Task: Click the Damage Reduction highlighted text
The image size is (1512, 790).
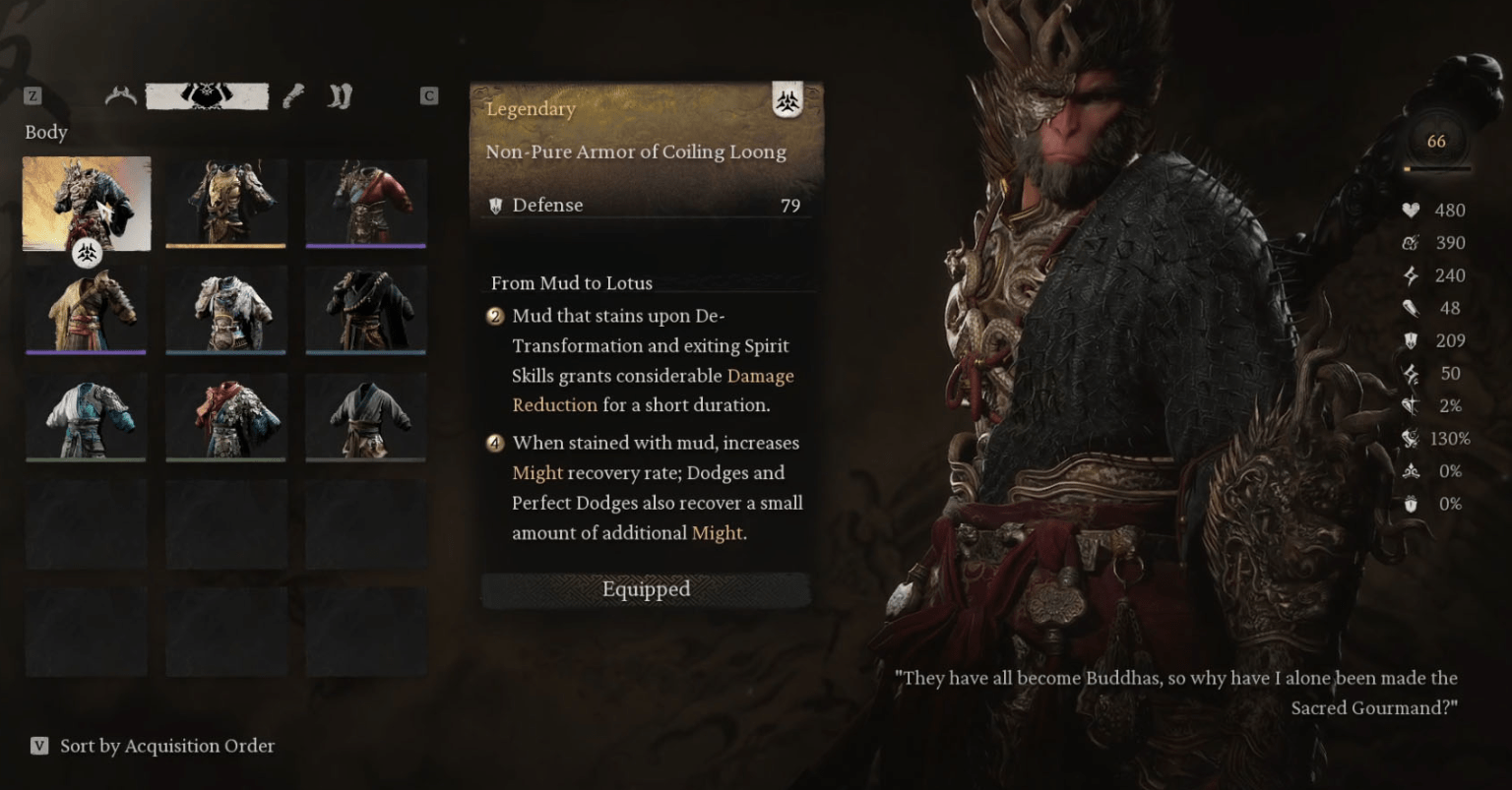Action: pyautogui.click(x=758, y=376)
